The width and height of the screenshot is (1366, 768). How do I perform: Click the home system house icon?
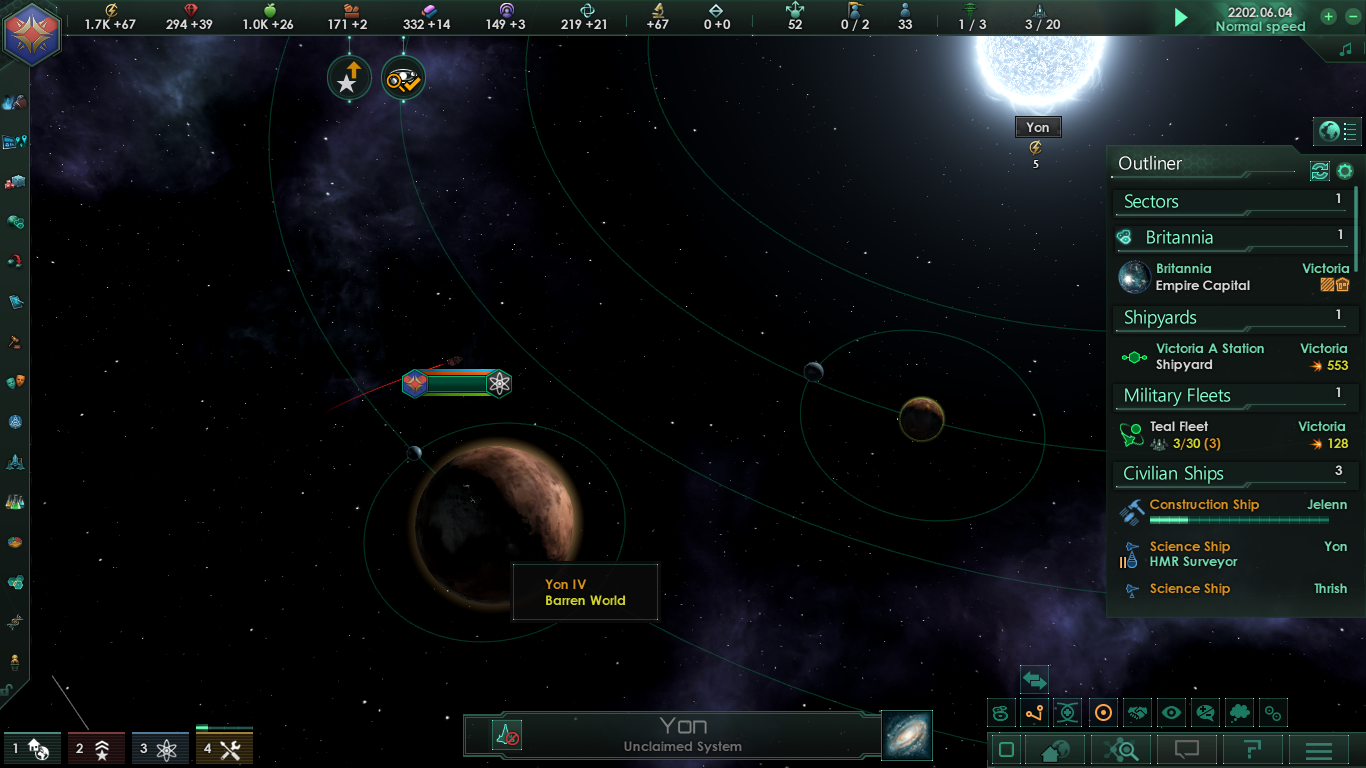coord(1054,748)
